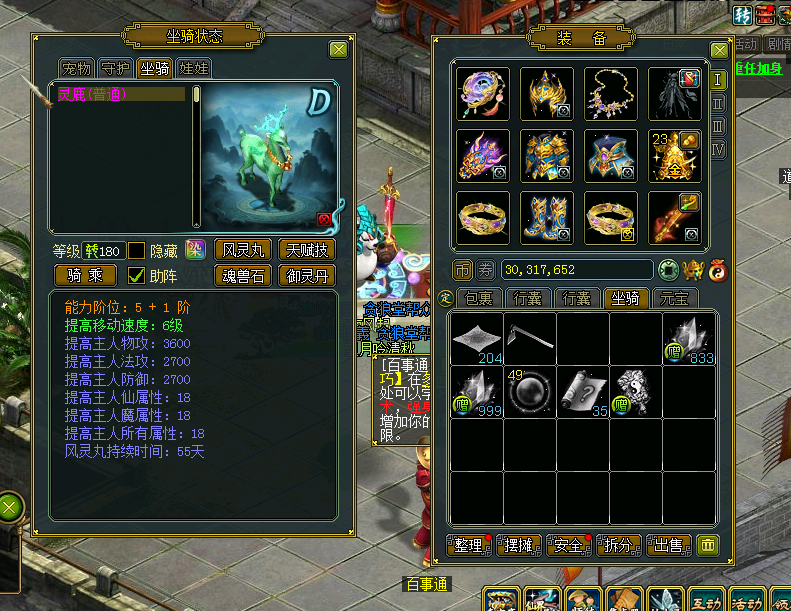Image resolution: width=791 pixels, height=611 pixels.
Task: Switch to the 娃娃 doll tab
Action: click(192, 68)
